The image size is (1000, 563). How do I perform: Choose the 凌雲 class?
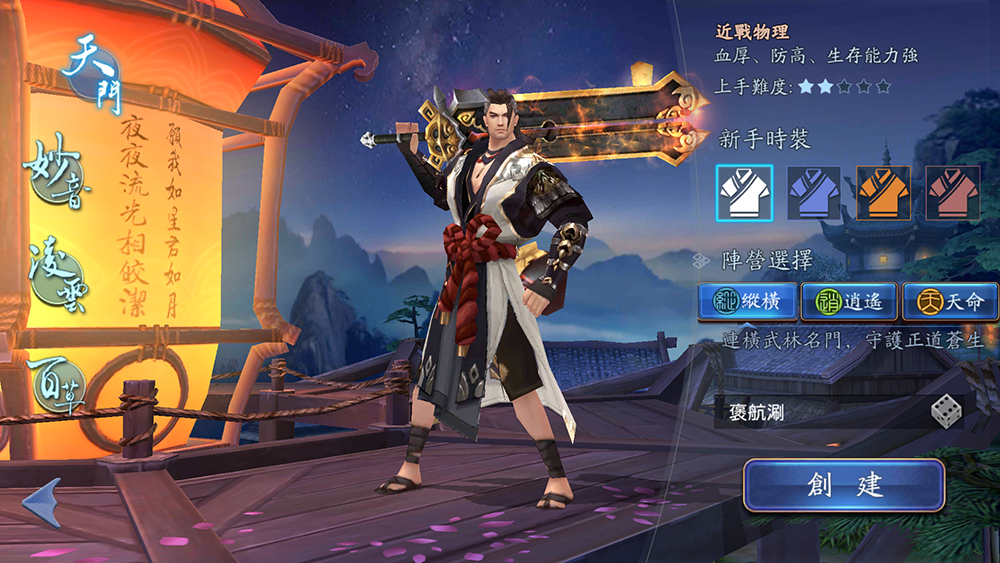click(58, 272)
